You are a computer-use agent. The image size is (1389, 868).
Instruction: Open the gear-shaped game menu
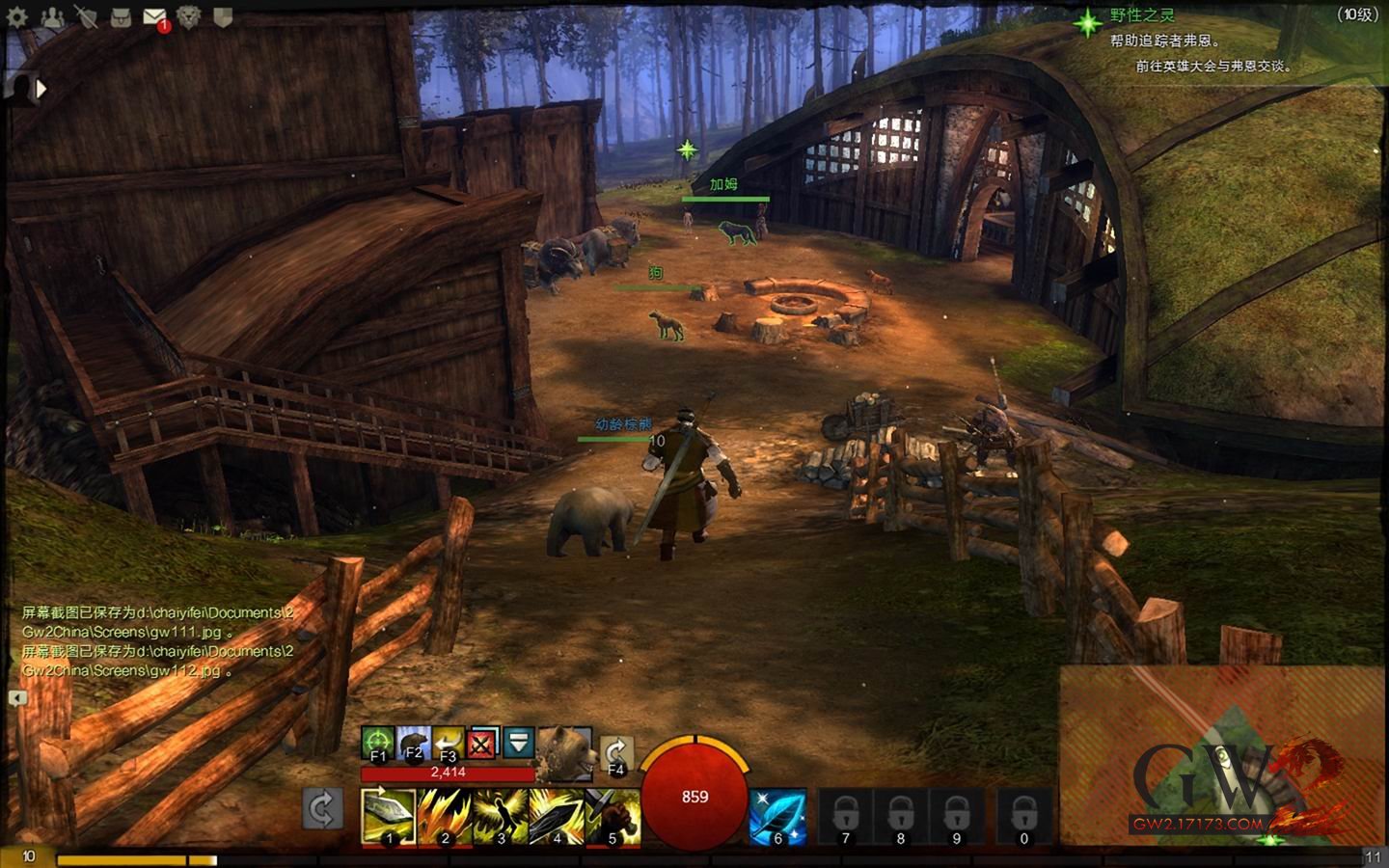pyautogui.click(x=18, y=16)
